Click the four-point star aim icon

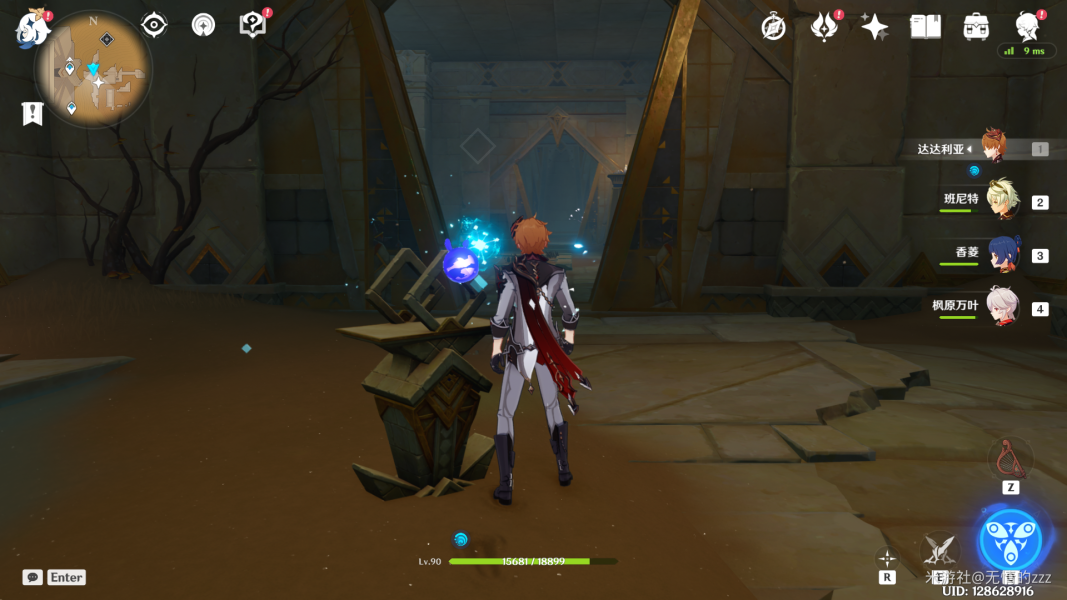pyautogui.click(x=887, y=558)
